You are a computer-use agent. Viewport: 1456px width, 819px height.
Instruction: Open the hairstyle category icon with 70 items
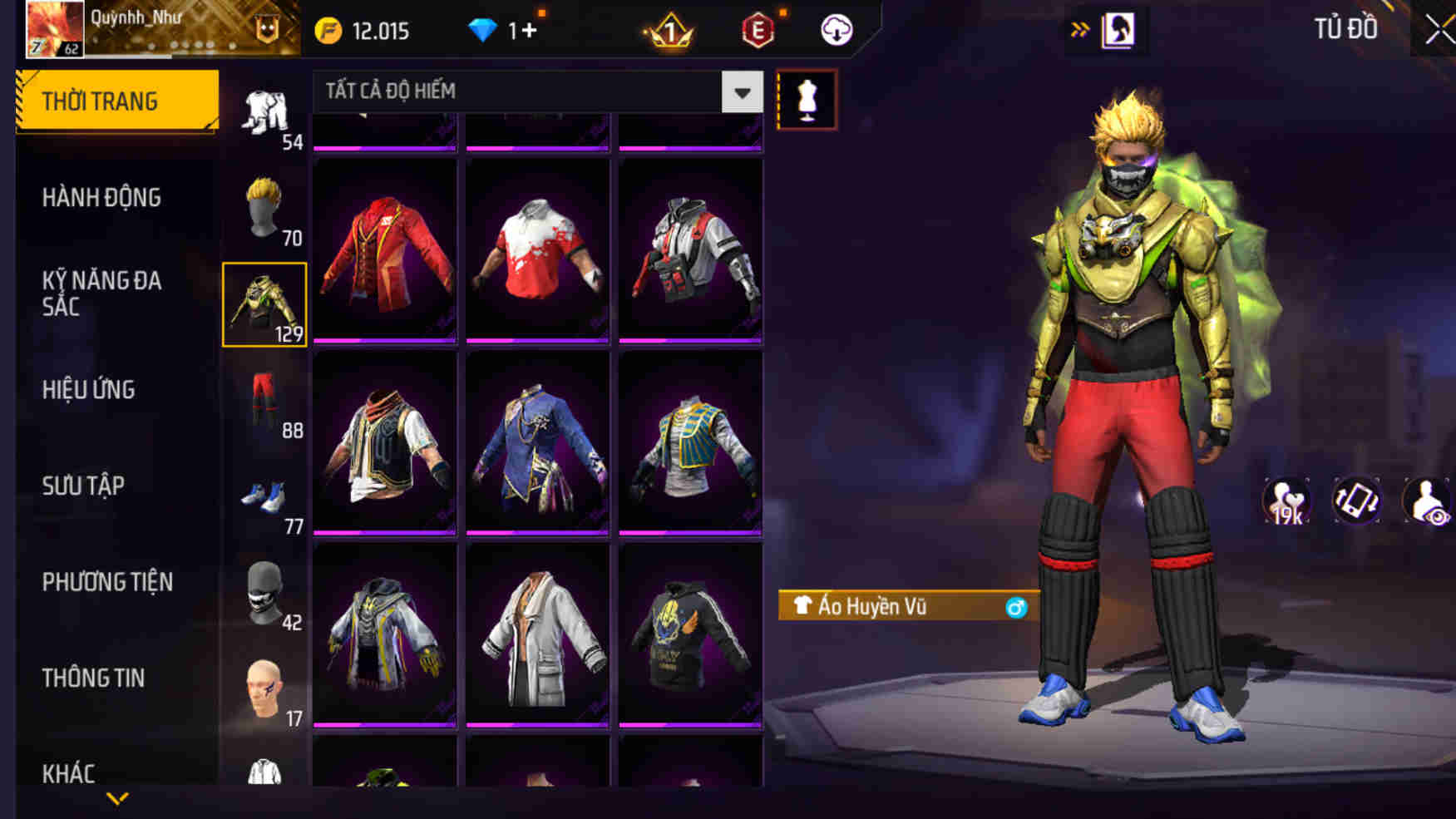coord(264,208)
